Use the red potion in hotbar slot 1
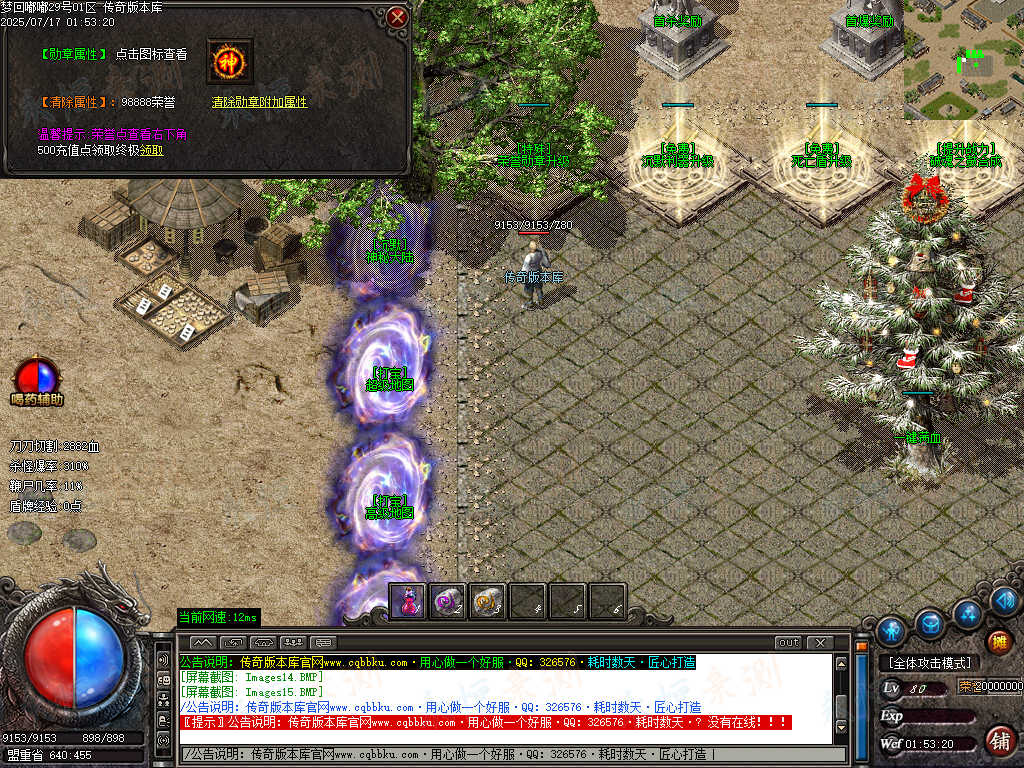The height and width of the screenshot is (768, 1024). [408, 601]
